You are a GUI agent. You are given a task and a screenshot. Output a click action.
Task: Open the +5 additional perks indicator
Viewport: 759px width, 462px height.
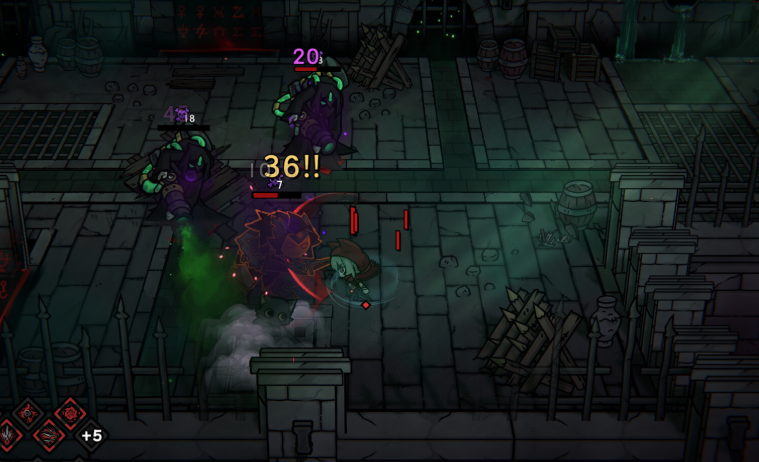pyautogui.click(x=92, y=436)
